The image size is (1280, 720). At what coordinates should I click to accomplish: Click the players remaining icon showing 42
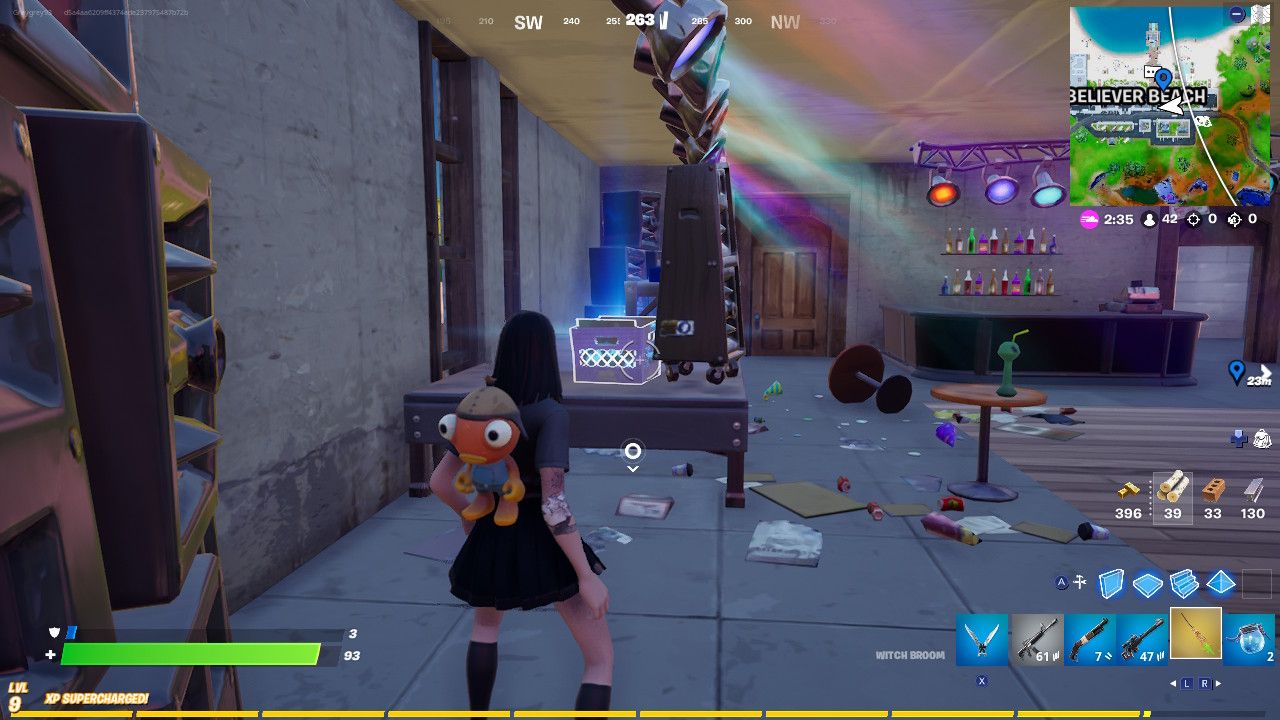click(1150, 219)
